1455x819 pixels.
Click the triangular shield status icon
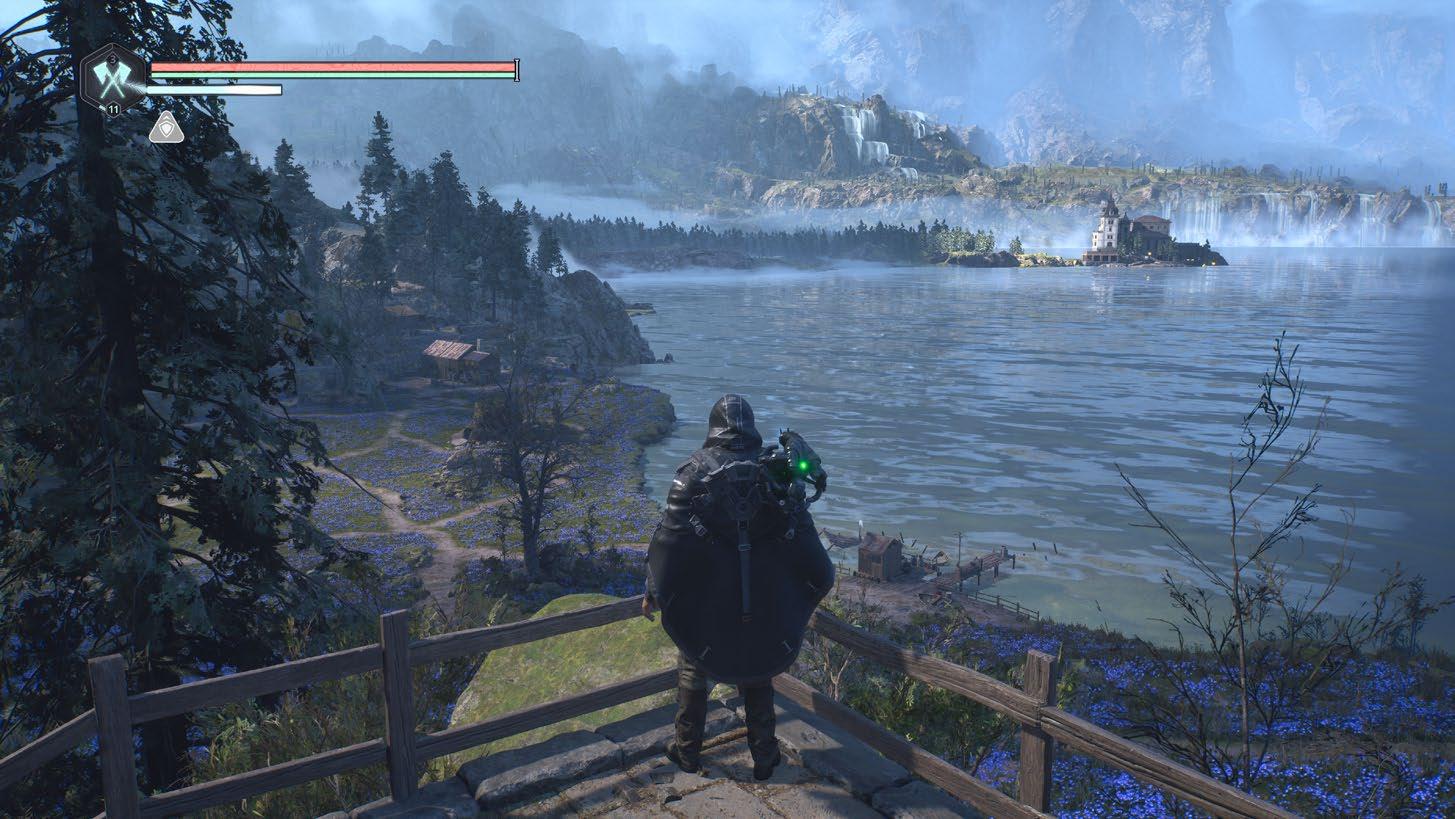tap(166, 127)
